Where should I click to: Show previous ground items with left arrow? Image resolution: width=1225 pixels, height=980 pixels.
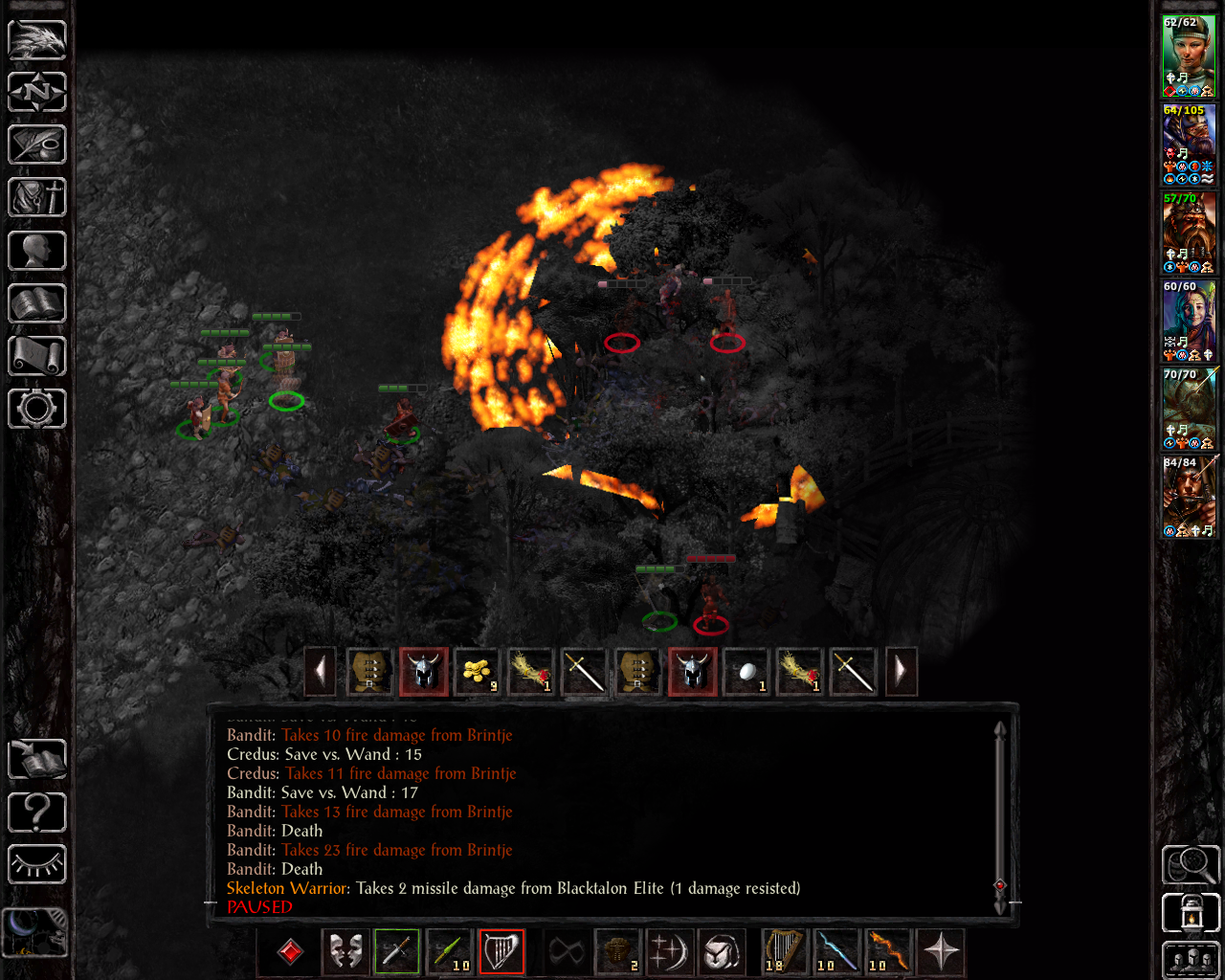[x=321, y=671]
